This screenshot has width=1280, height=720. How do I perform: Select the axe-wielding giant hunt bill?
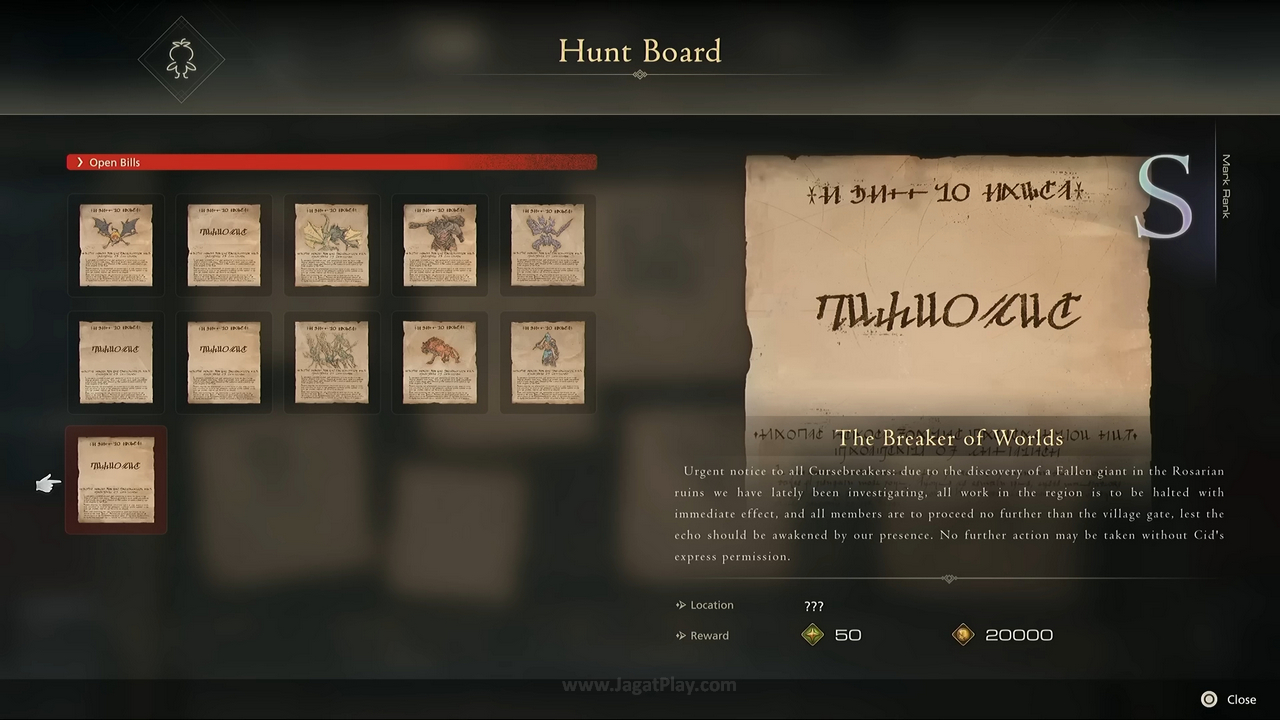[439, 243]
